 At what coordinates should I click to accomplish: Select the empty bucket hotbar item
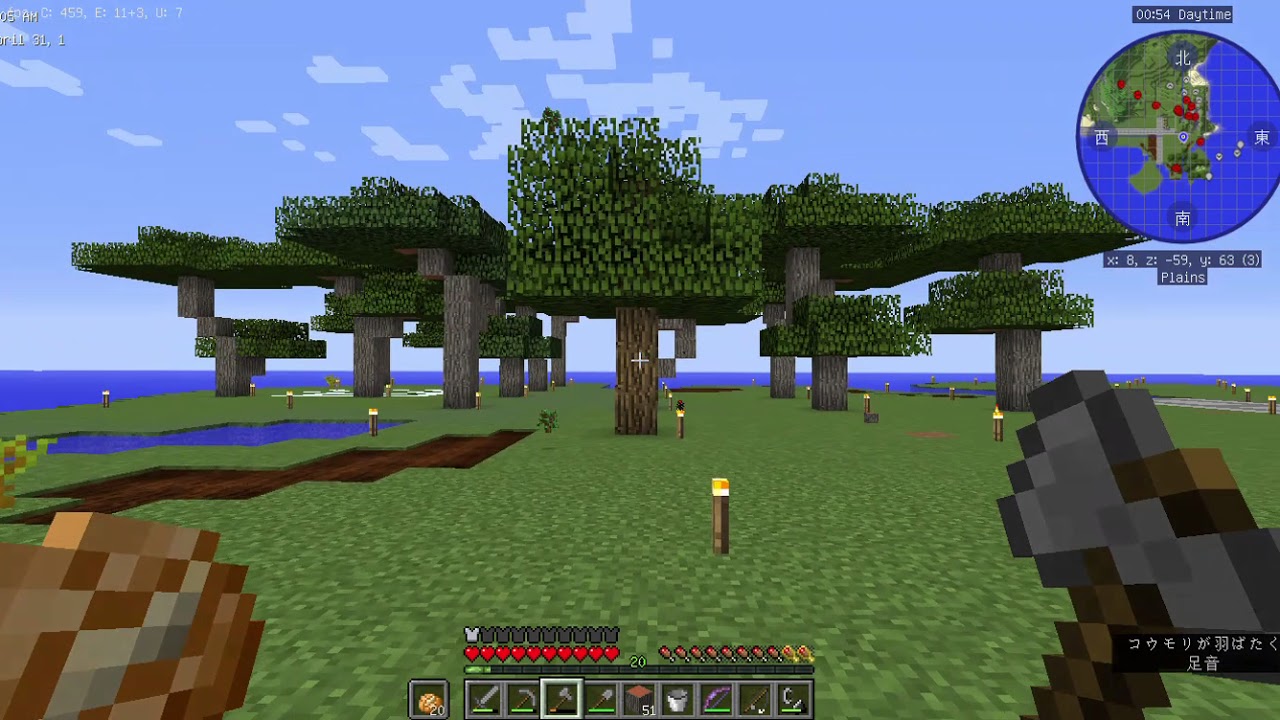678,698
